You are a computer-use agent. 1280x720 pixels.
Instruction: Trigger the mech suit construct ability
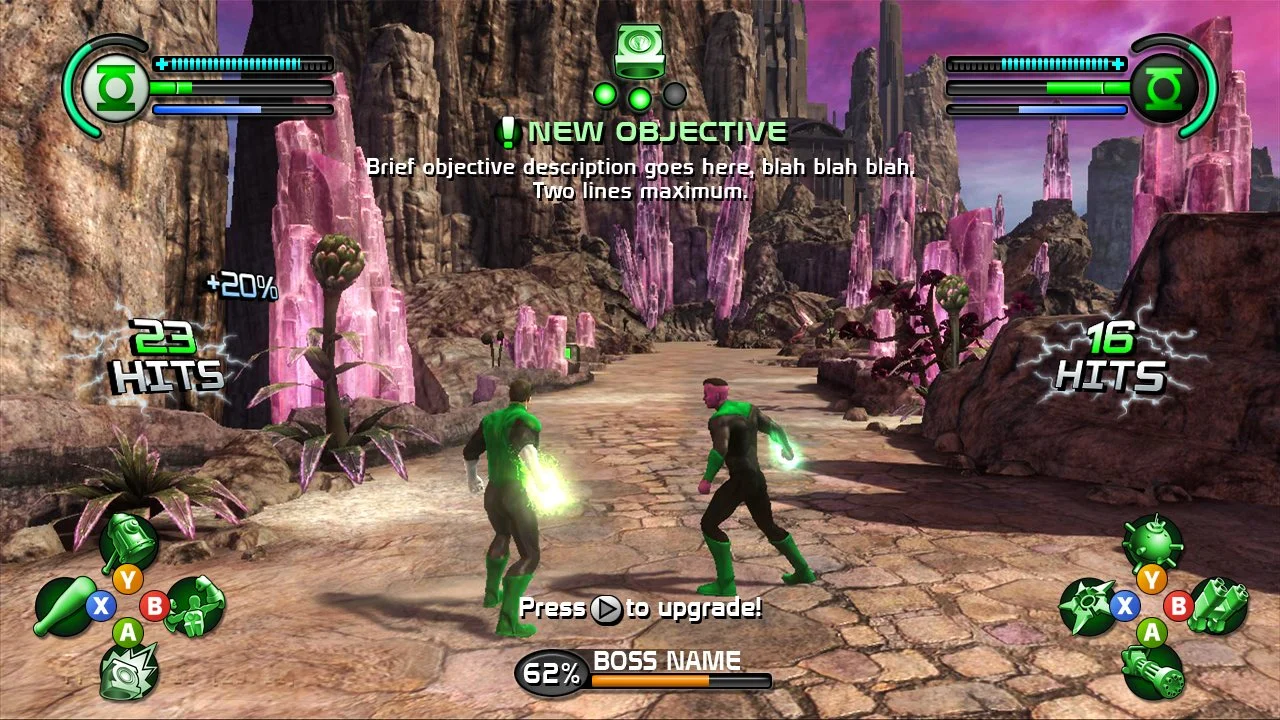coord(194,606)
